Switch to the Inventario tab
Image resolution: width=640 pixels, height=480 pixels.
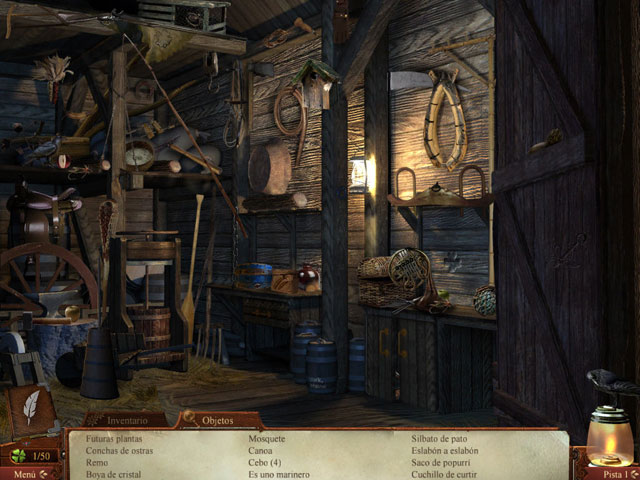click(x=125, y=421)
